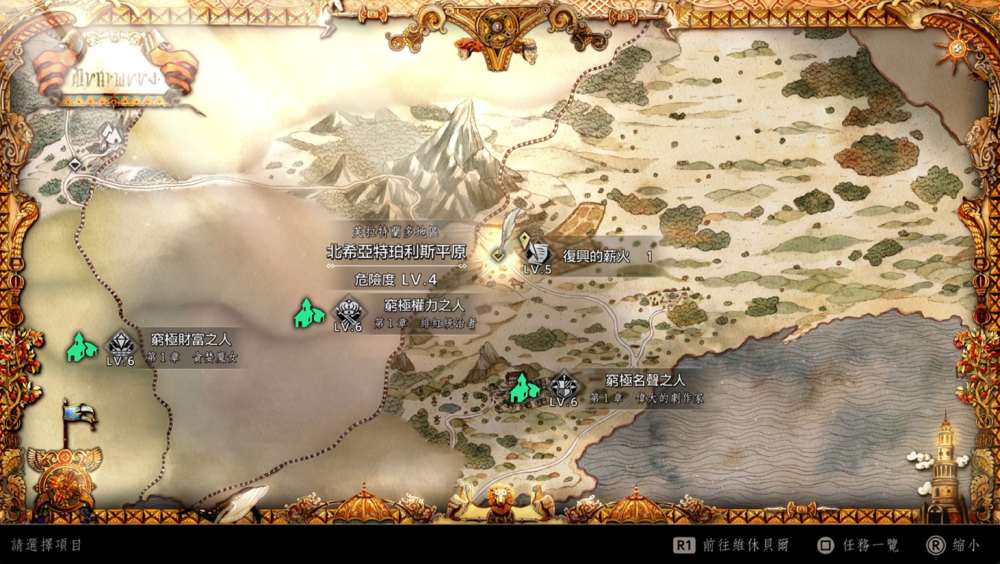Select the glowing diamond location node
Screen dimensions: 1000x564
(497, 254)
